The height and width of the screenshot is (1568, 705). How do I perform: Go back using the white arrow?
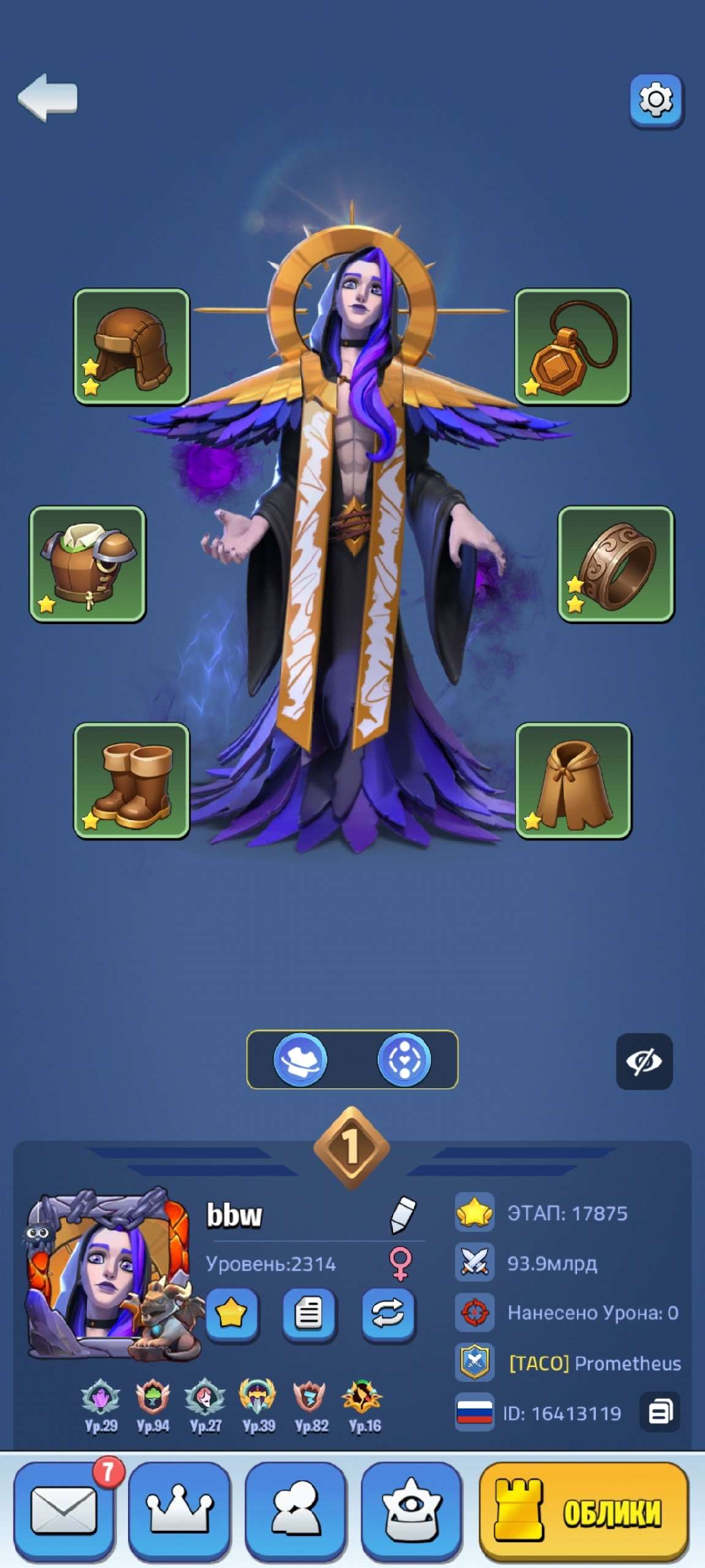coord(48,97)
